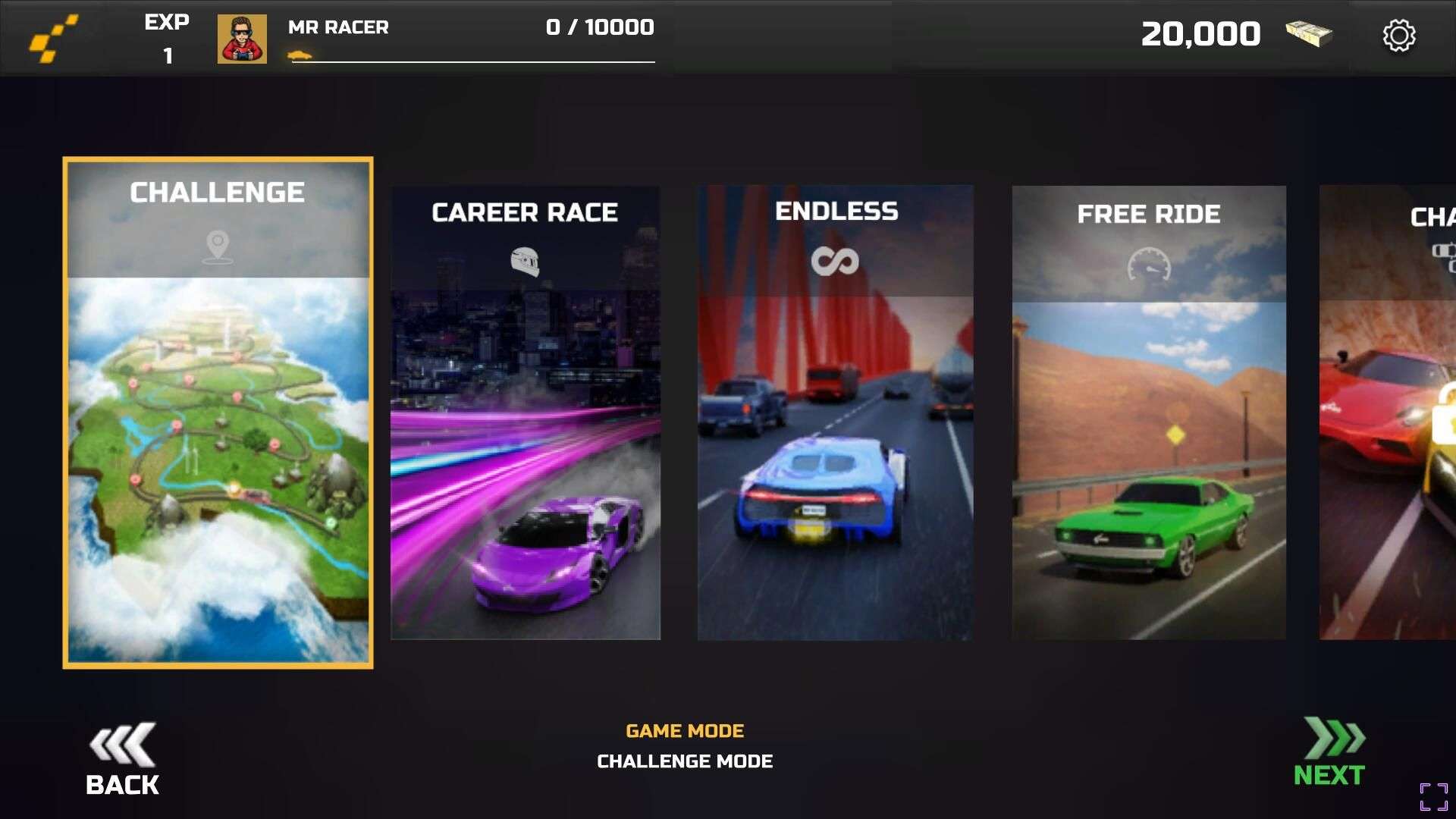Open settings via the gear icon
1456x819 pixels.
point(1398,36)
